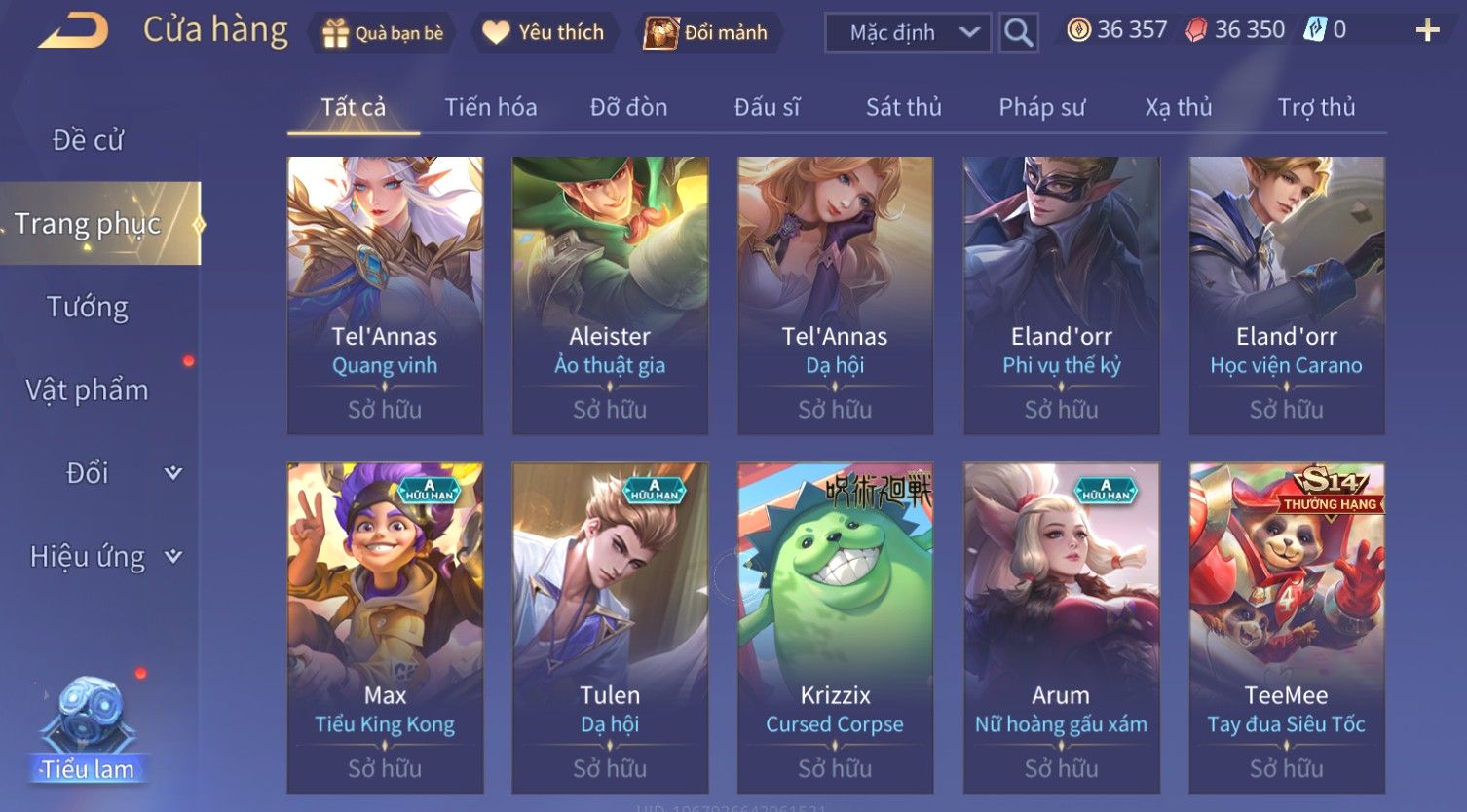View TeeMee Tay đua Siêu Tốc skin
This screenshot has height=812, width=1467.
[1286, 628]
